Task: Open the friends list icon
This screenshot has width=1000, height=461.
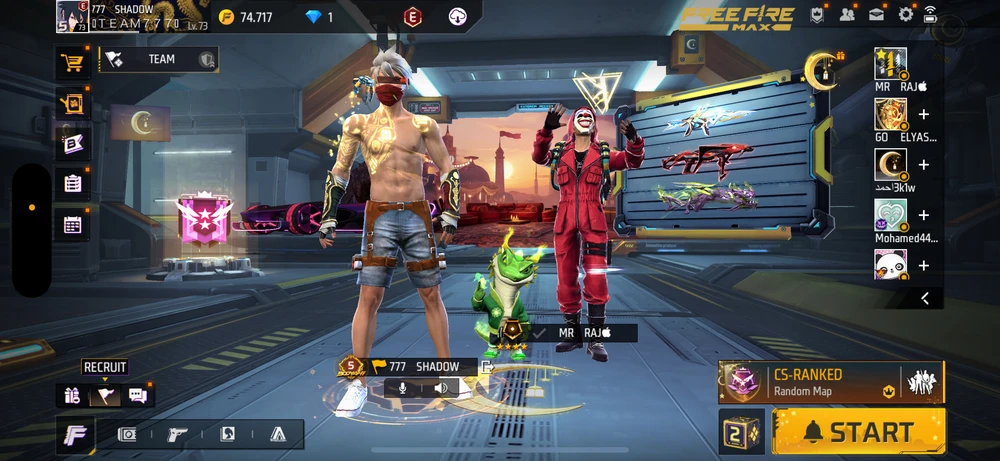Action: pyautogui.click(x=848, y=14)
